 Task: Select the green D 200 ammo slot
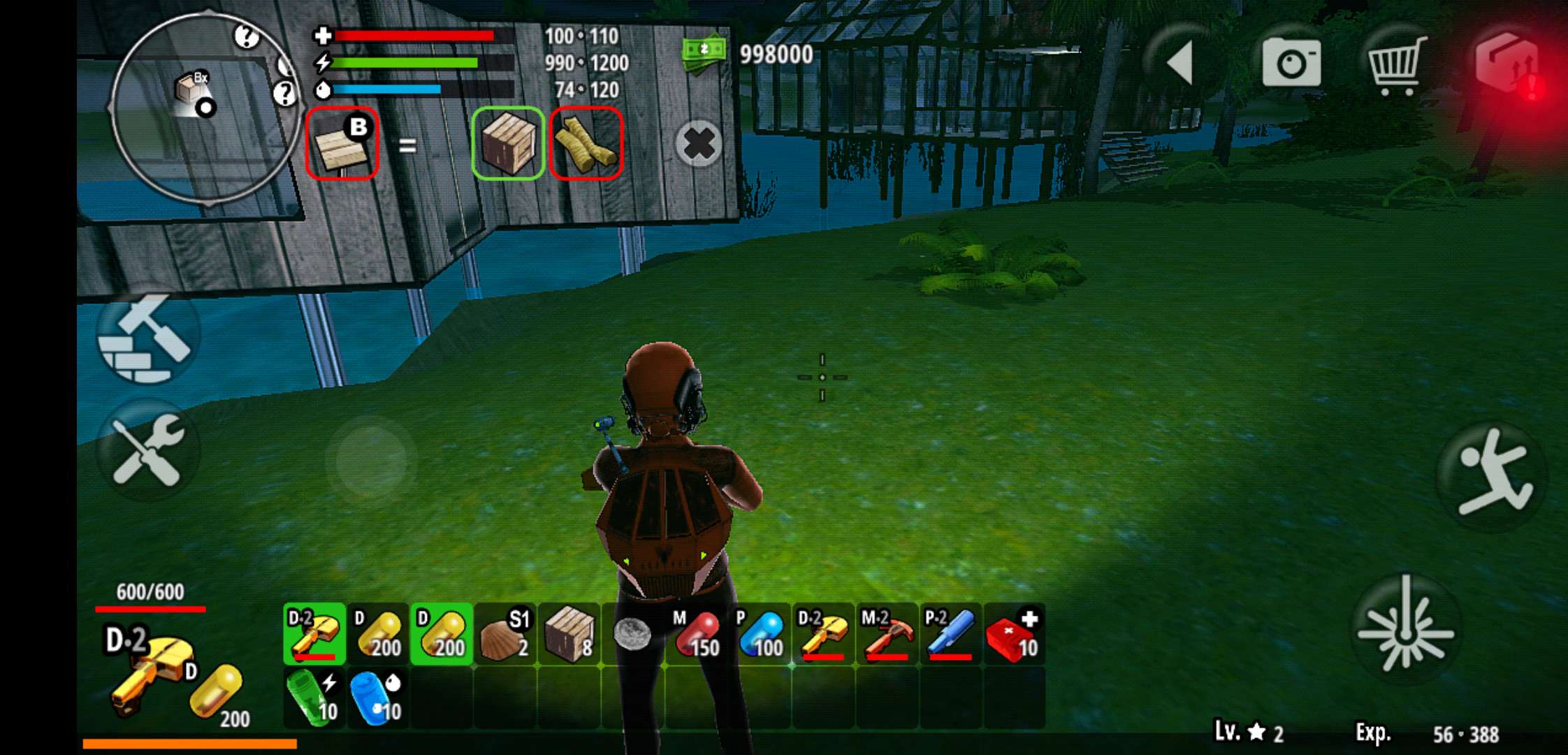tap(440, 633)
